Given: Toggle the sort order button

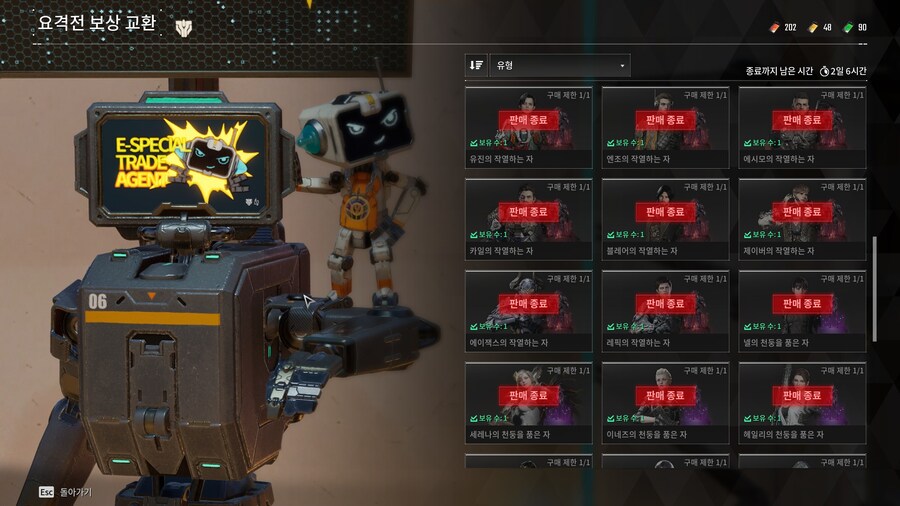Looking at the screenshot, I should click(x=476, y=65).
